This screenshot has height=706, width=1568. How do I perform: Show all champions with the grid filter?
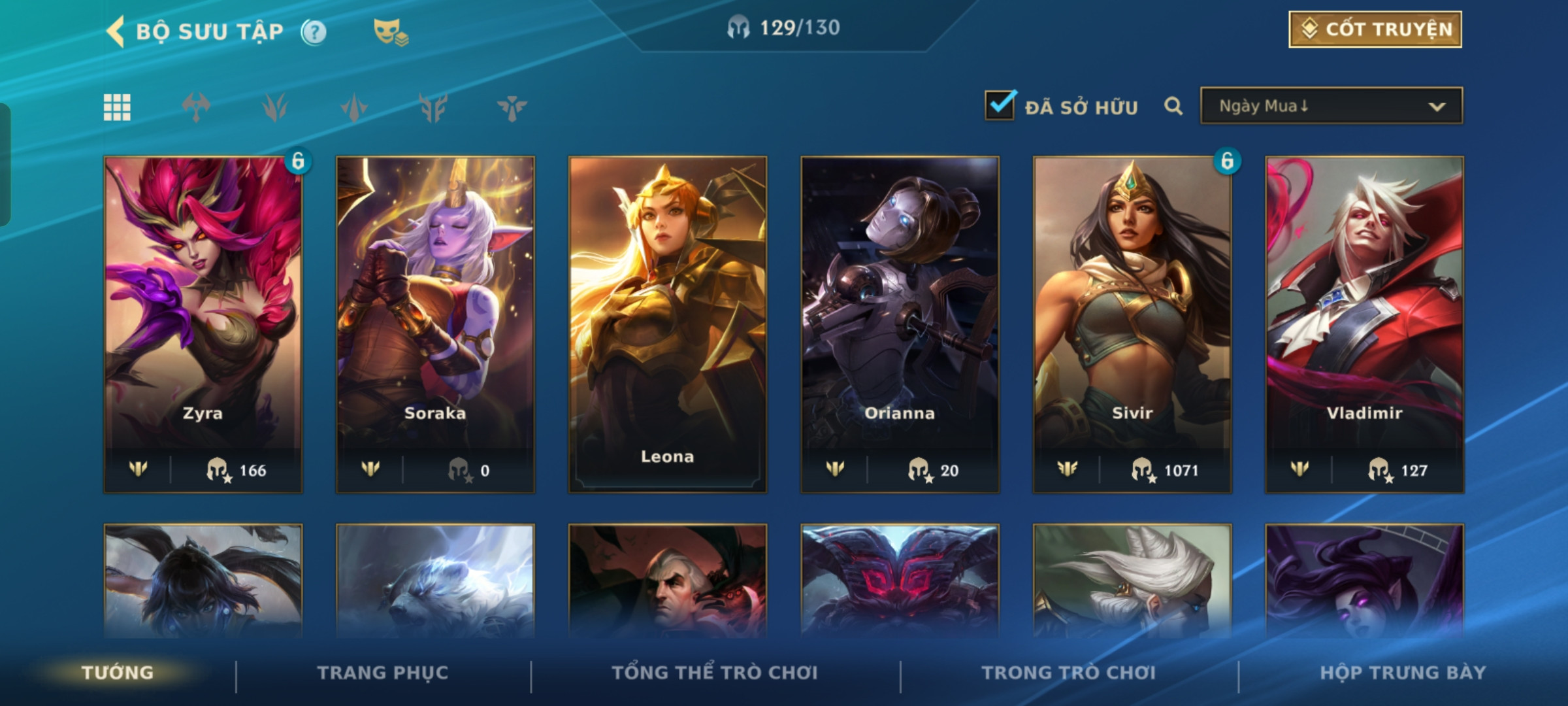point(118,107)
